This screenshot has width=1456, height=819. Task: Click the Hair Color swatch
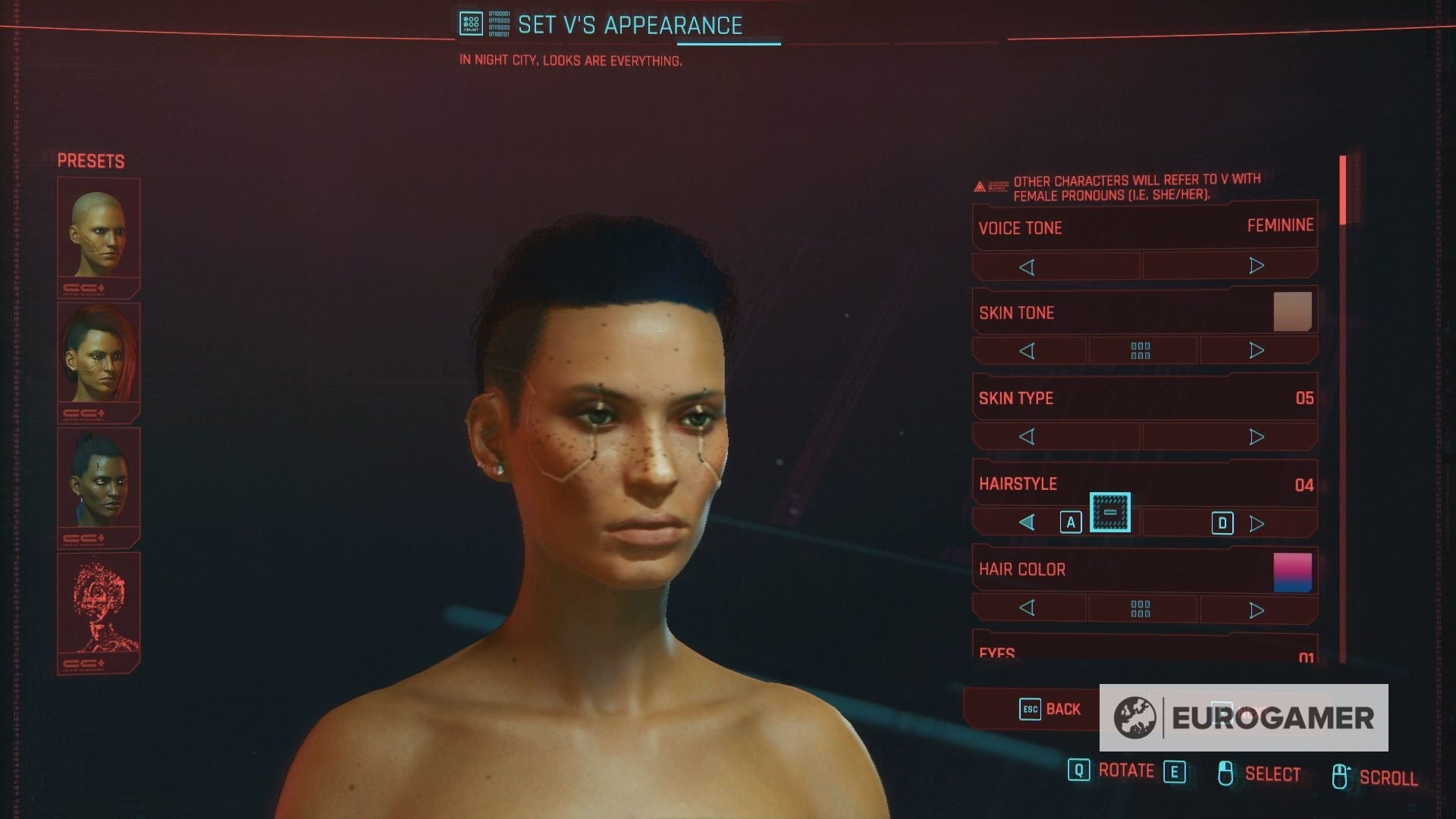point(1292,573)
